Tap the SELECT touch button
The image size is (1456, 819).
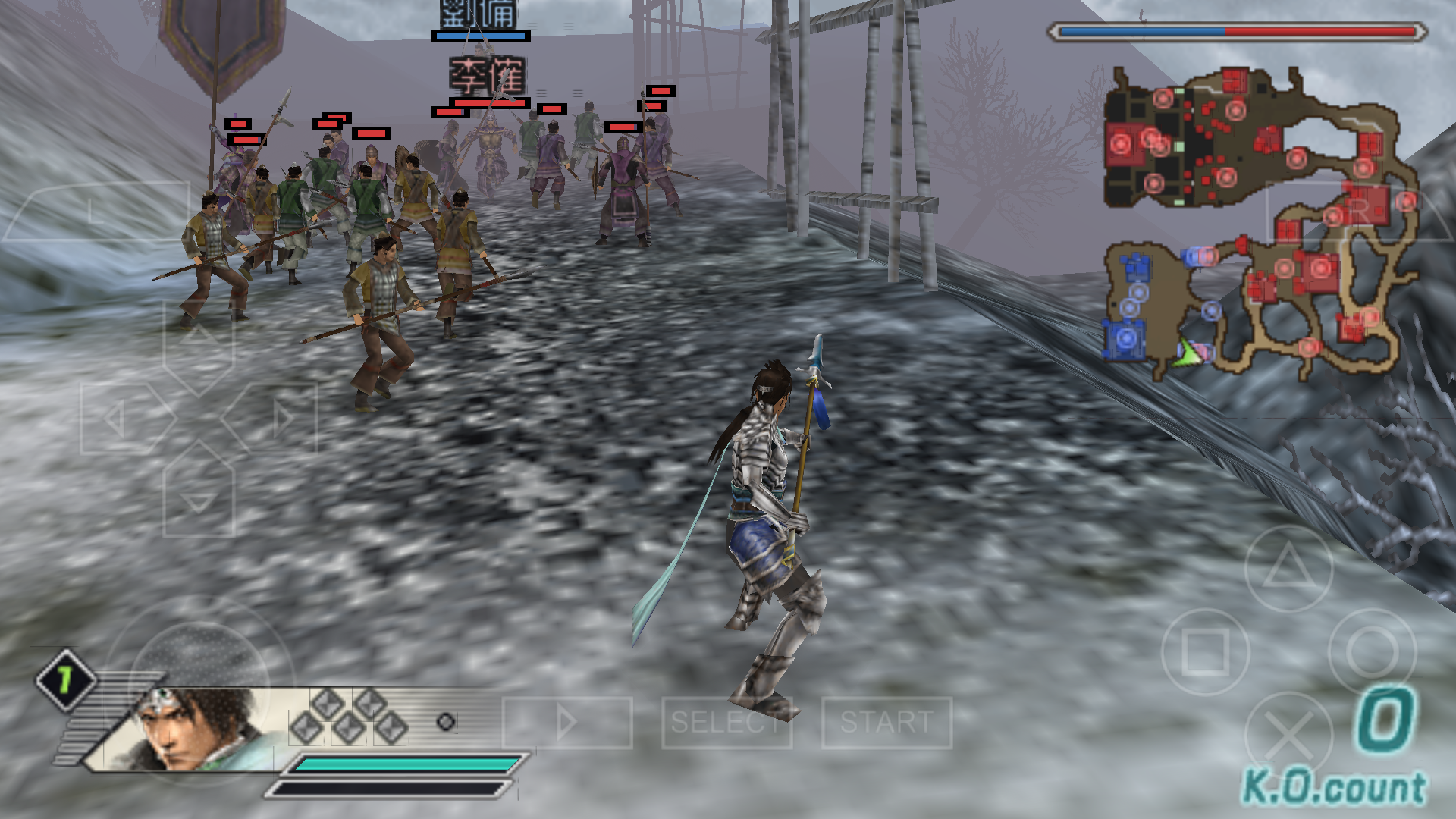click(x=726, y=722)
